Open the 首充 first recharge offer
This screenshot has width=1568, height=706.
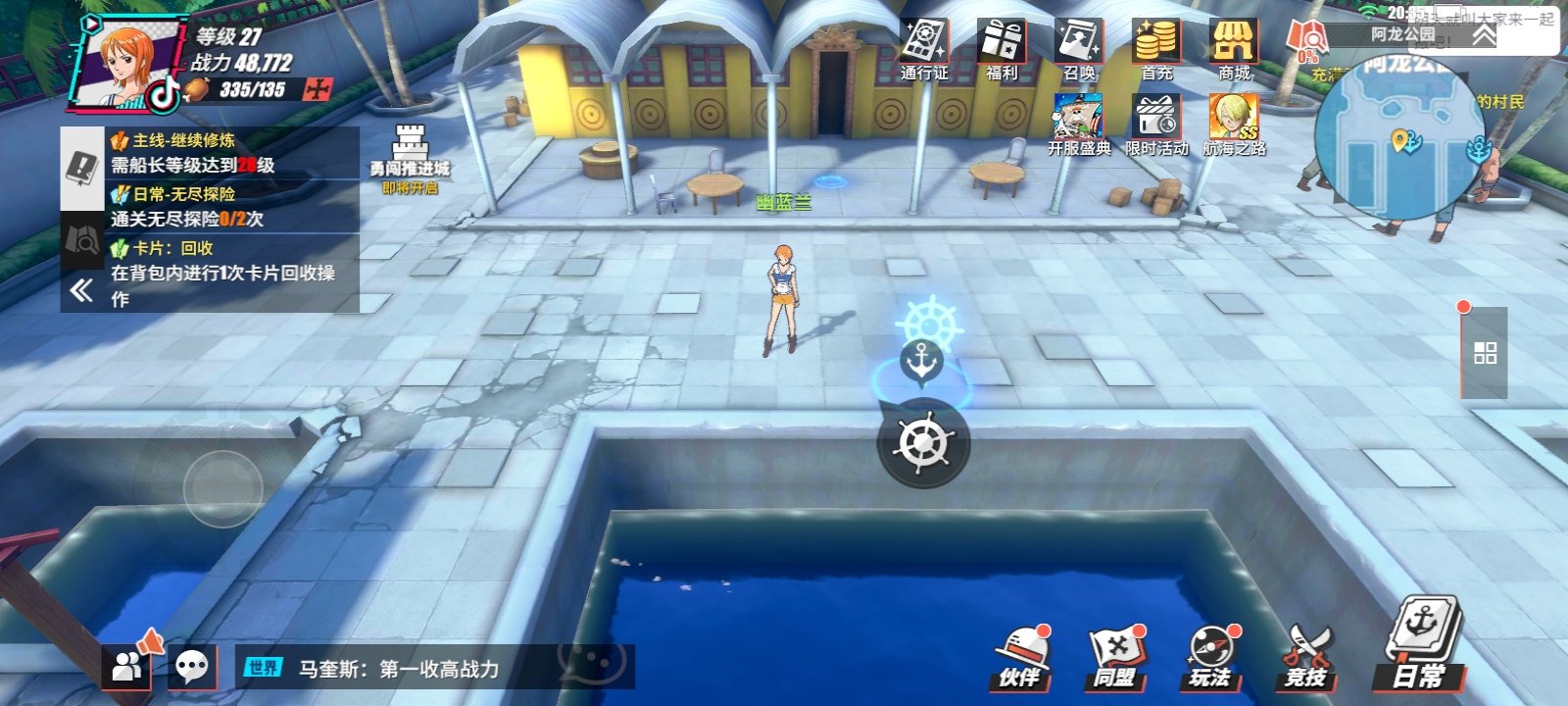[1156, 49]
